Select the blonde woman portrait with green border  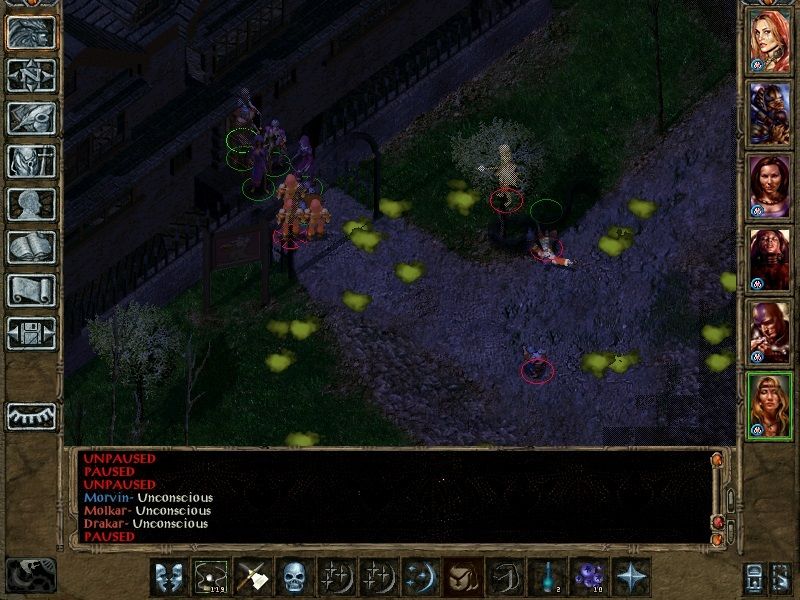[770, 404]
